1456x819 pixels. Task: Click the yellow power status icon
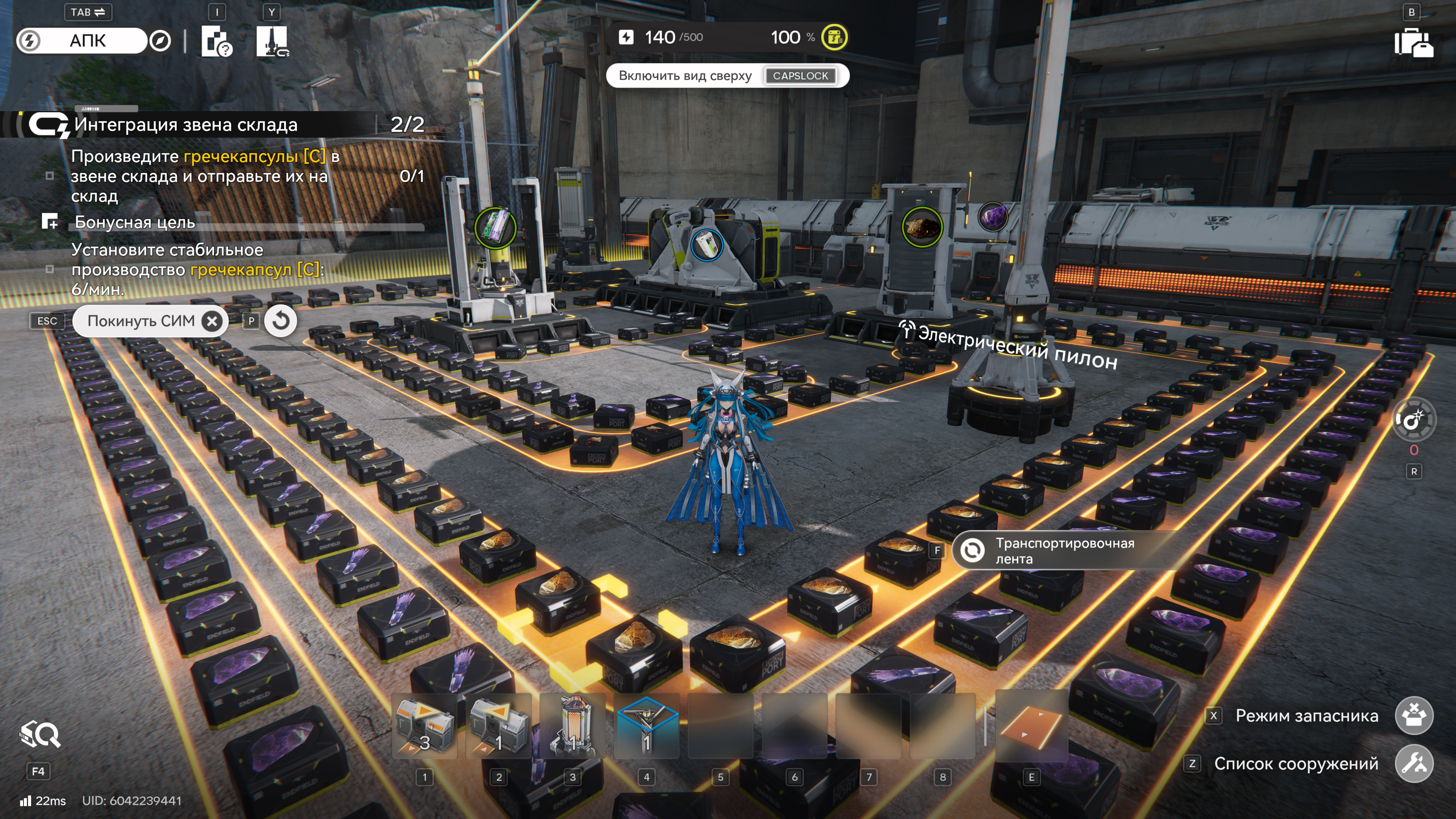click(x=834, y=37)
